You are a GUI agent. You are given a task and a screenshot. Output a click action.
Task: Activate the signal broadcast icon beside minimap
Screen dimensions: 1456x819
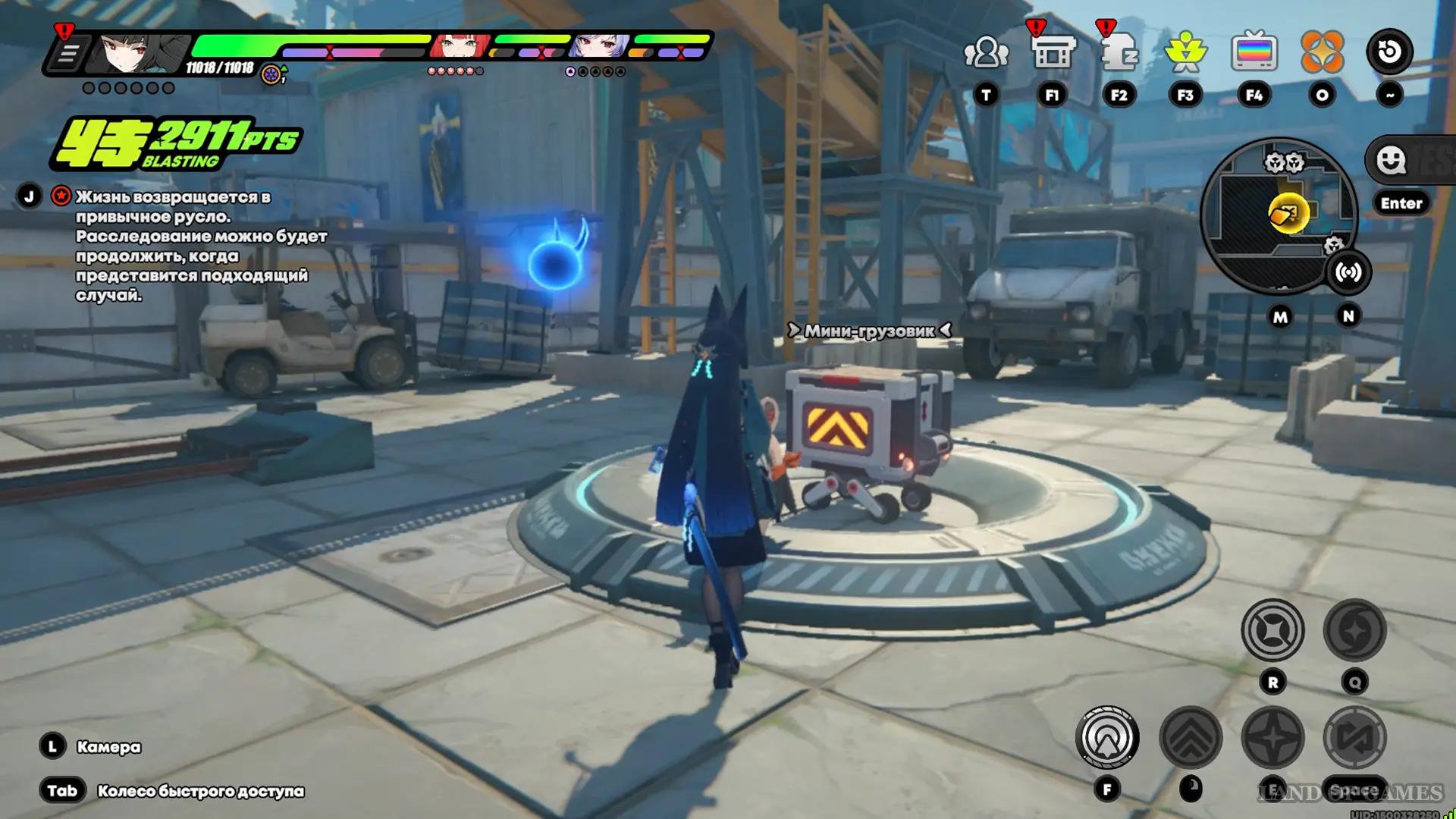(1348, 272)
